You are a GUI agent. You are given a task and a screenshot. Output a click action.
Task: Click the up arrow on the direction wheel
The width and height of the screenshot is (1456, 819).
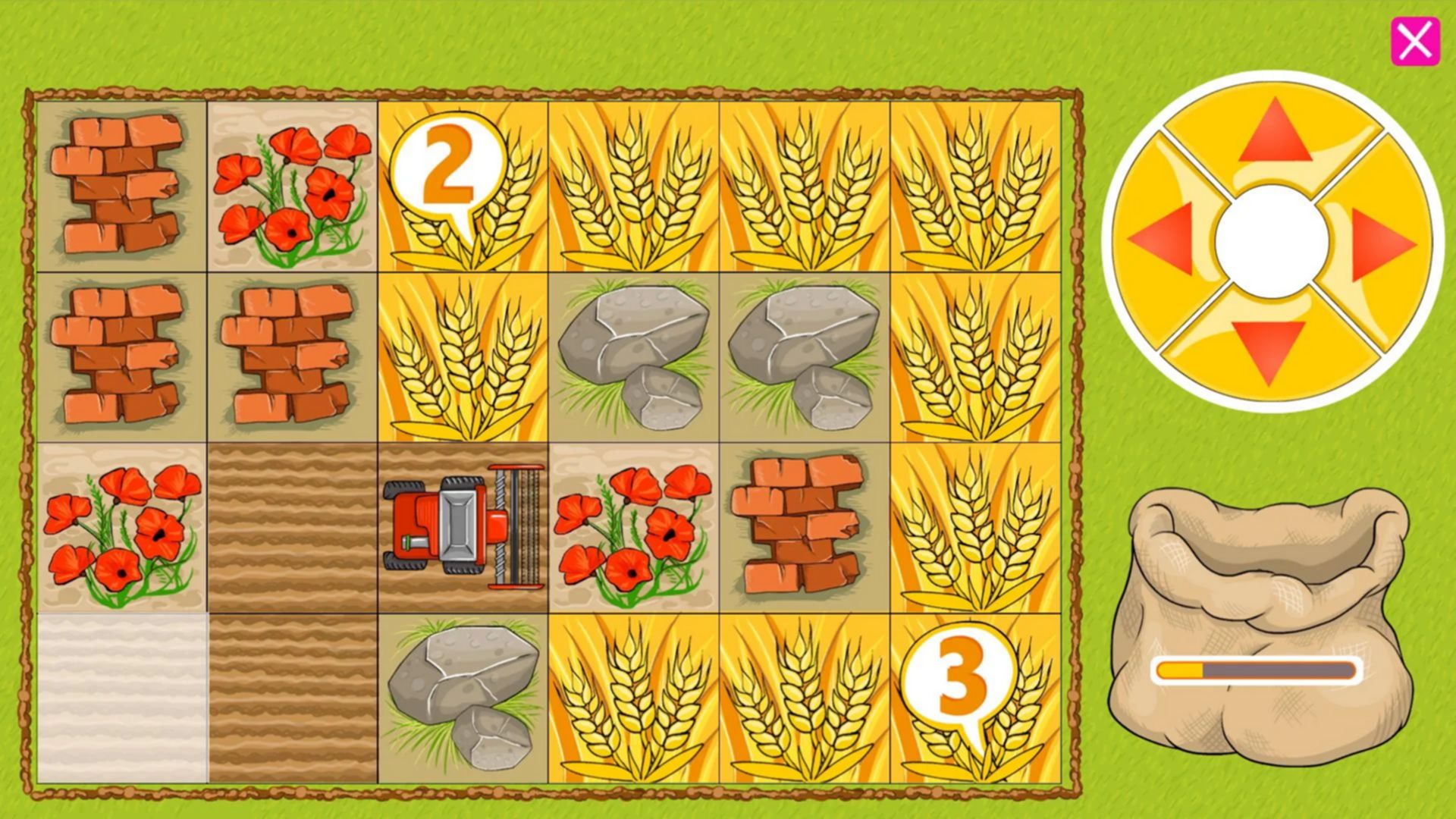coord(1275,133)
